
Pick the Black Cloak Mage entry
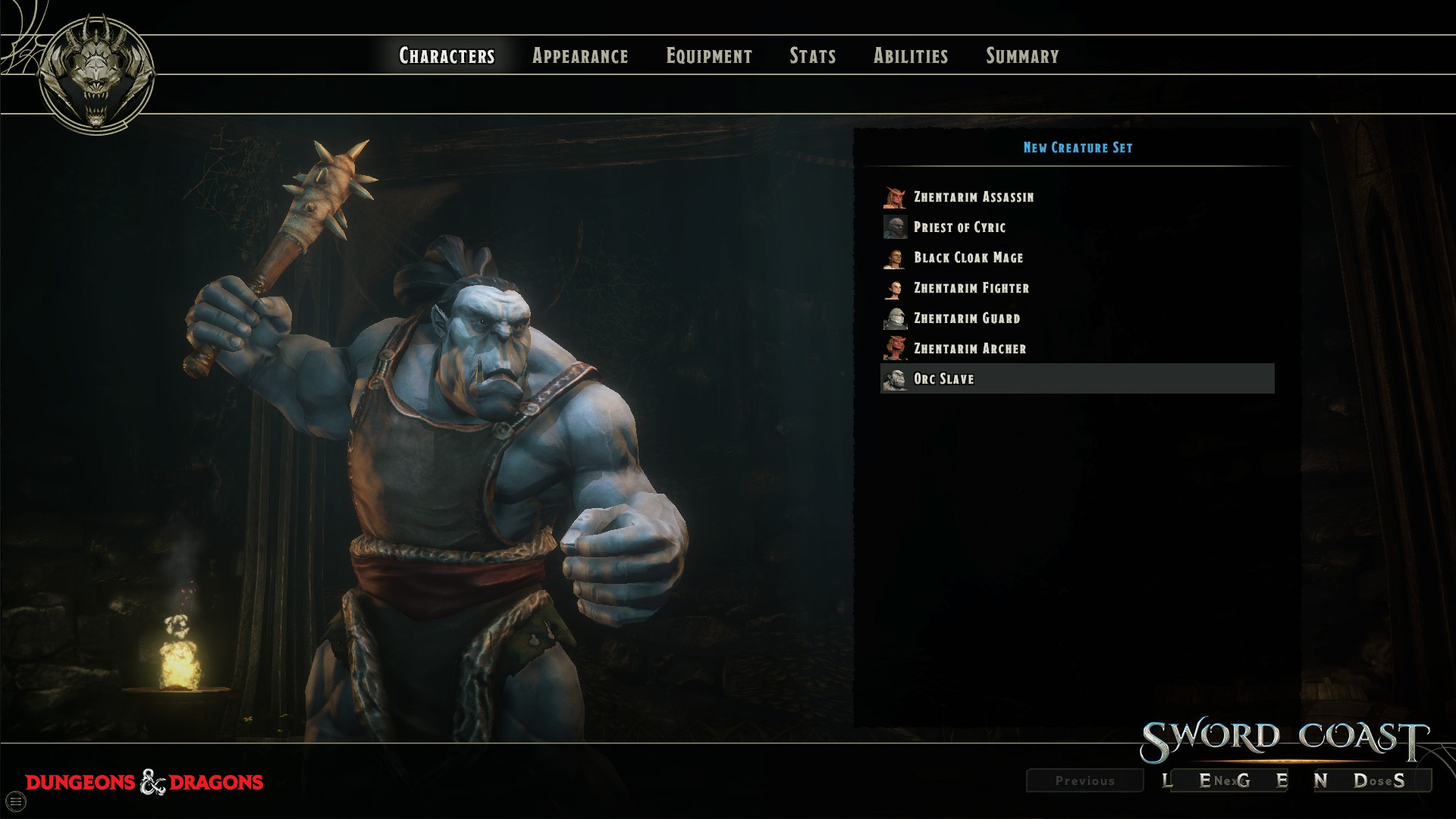968,258
